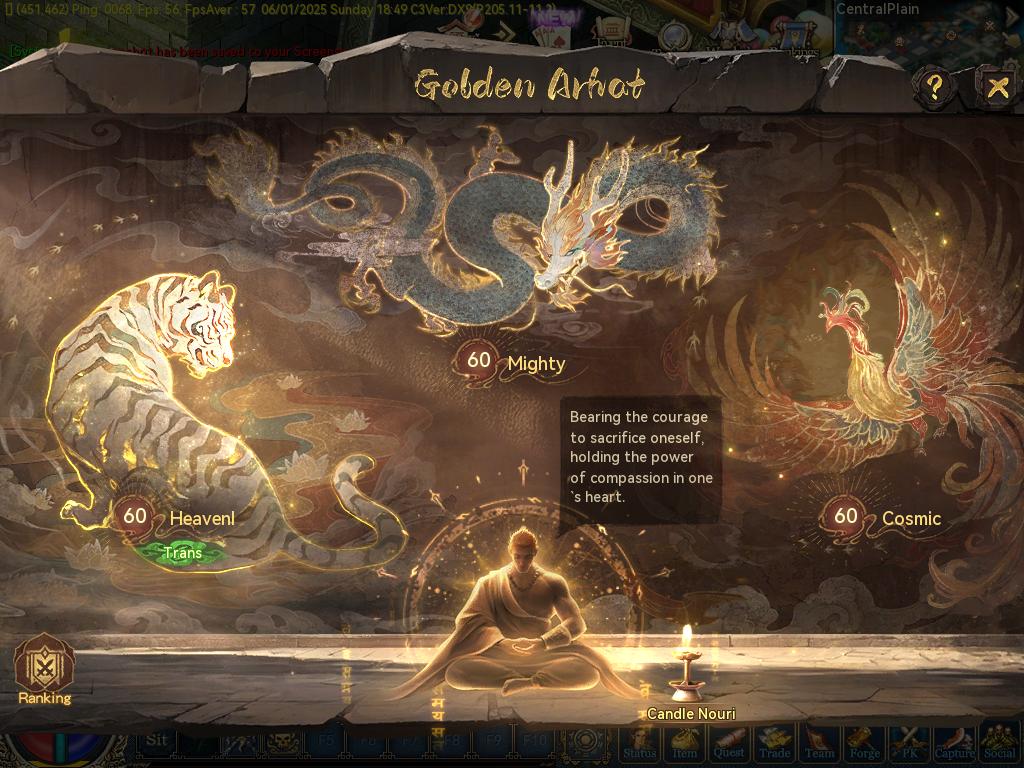The image size is (1024, 768).
Task: Open the Team menu
Action: click(x=819, y=744)
